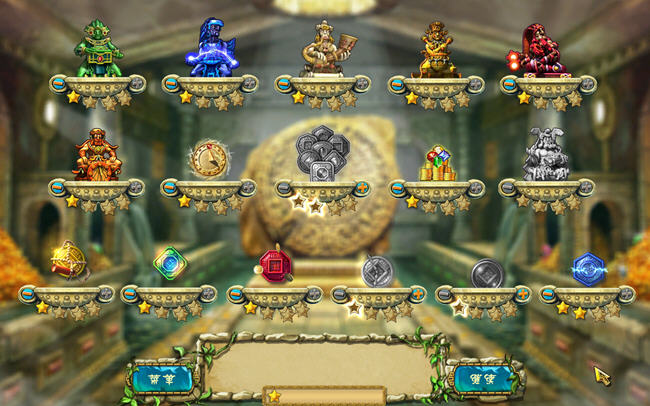Select the cluster of grey coins
The image size is (650, 406).
tap(322, 154)
